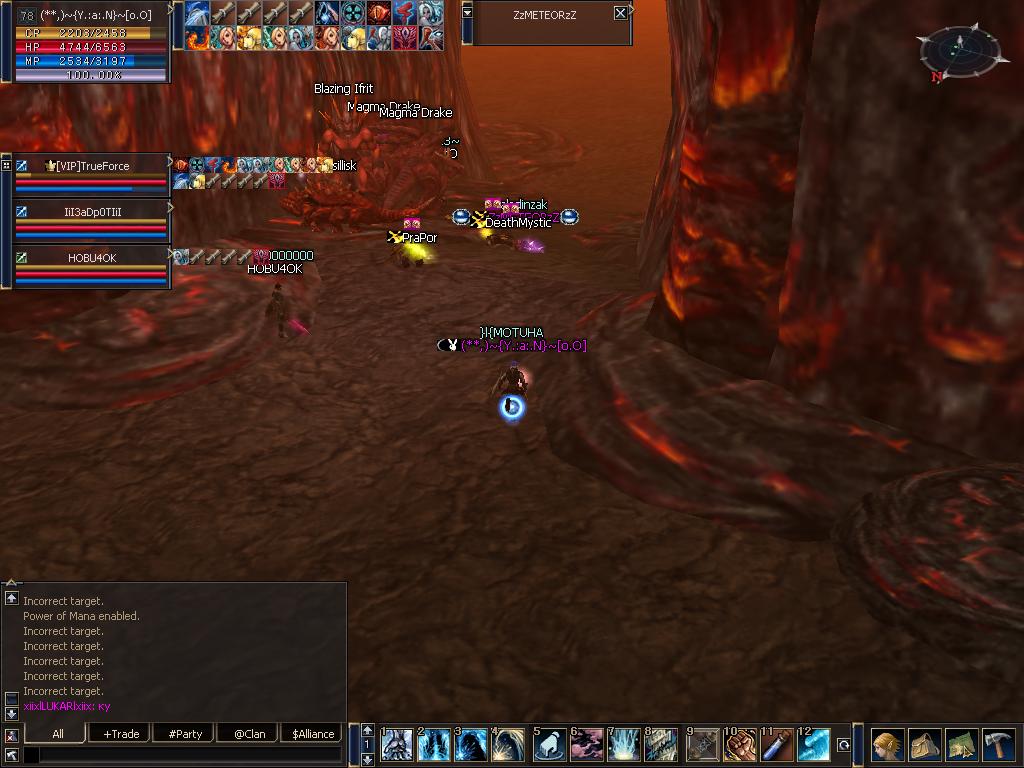Click the compass radar
The height and width of the screenshot is (768, 1024).
coord(959,50)
